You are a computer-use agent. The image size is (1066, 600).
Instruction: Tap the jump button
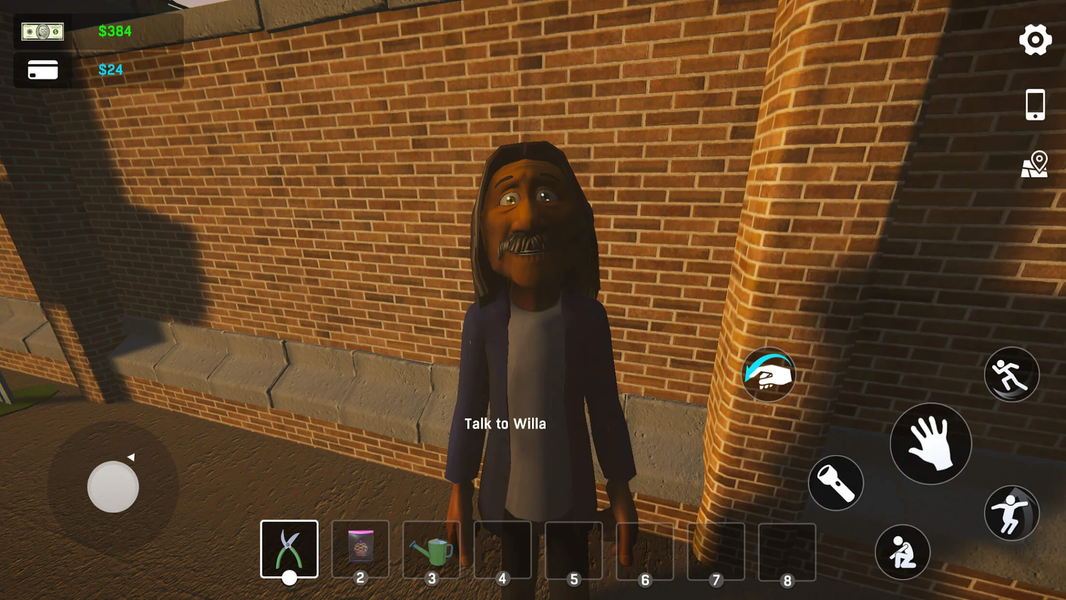pyautogui.click(x=1011, y=513)
